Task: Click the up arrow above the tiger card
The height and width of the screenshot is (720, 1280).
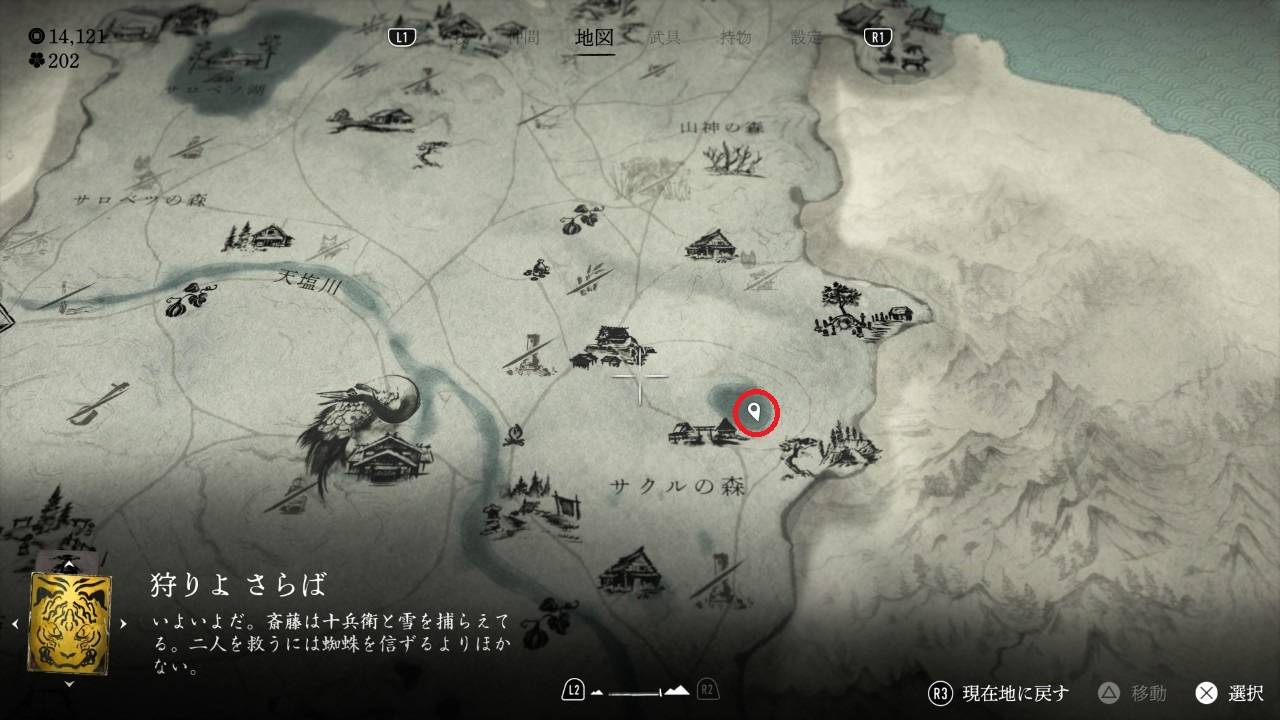Action: coord(69,565)
